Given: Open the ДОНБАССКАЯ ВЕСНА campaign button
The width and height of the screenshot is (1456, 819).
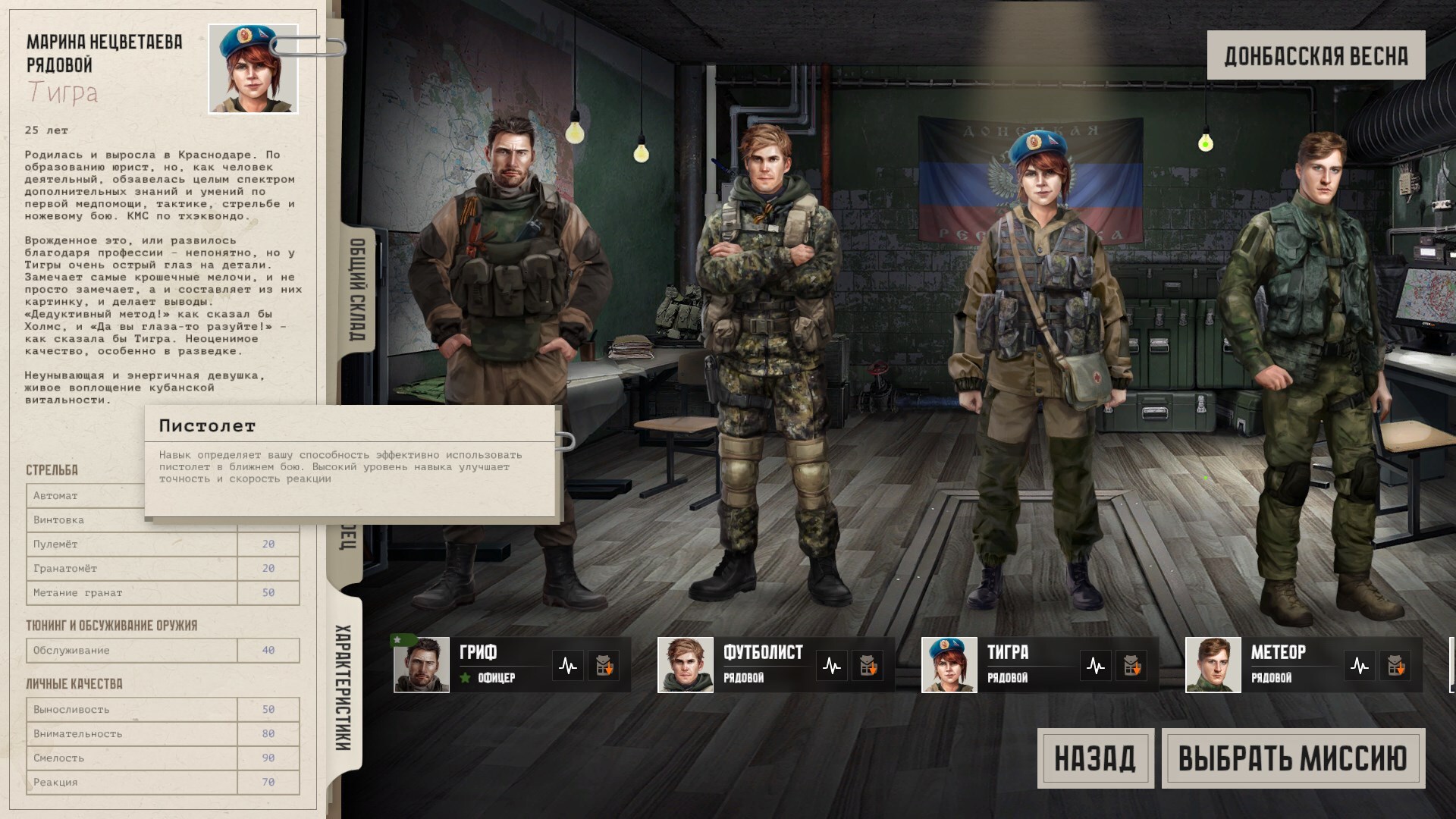Looking at the screenshot, I should coord(1316,55).
